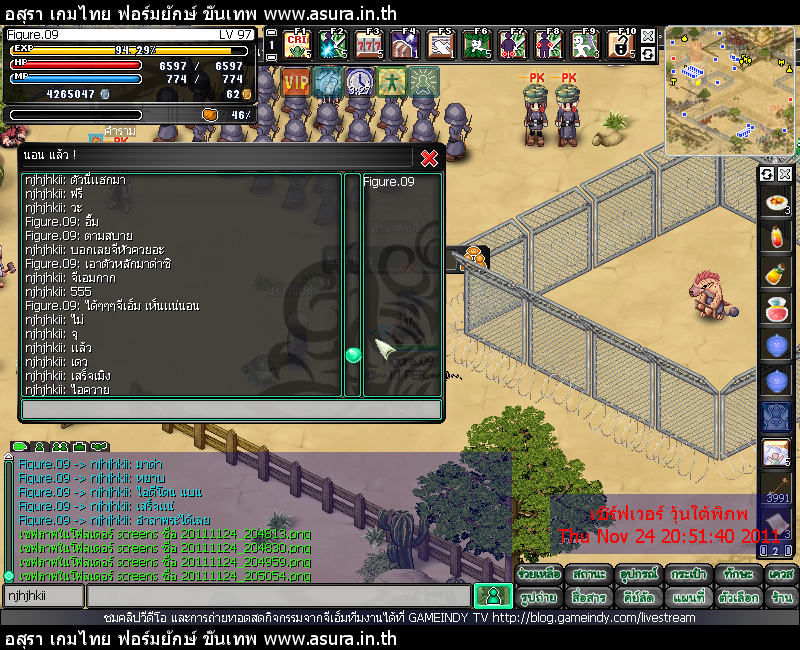This screenshot has height=650, width=800.
Task: Open the เควส (Quest) log
Action: tap(781, 575)
